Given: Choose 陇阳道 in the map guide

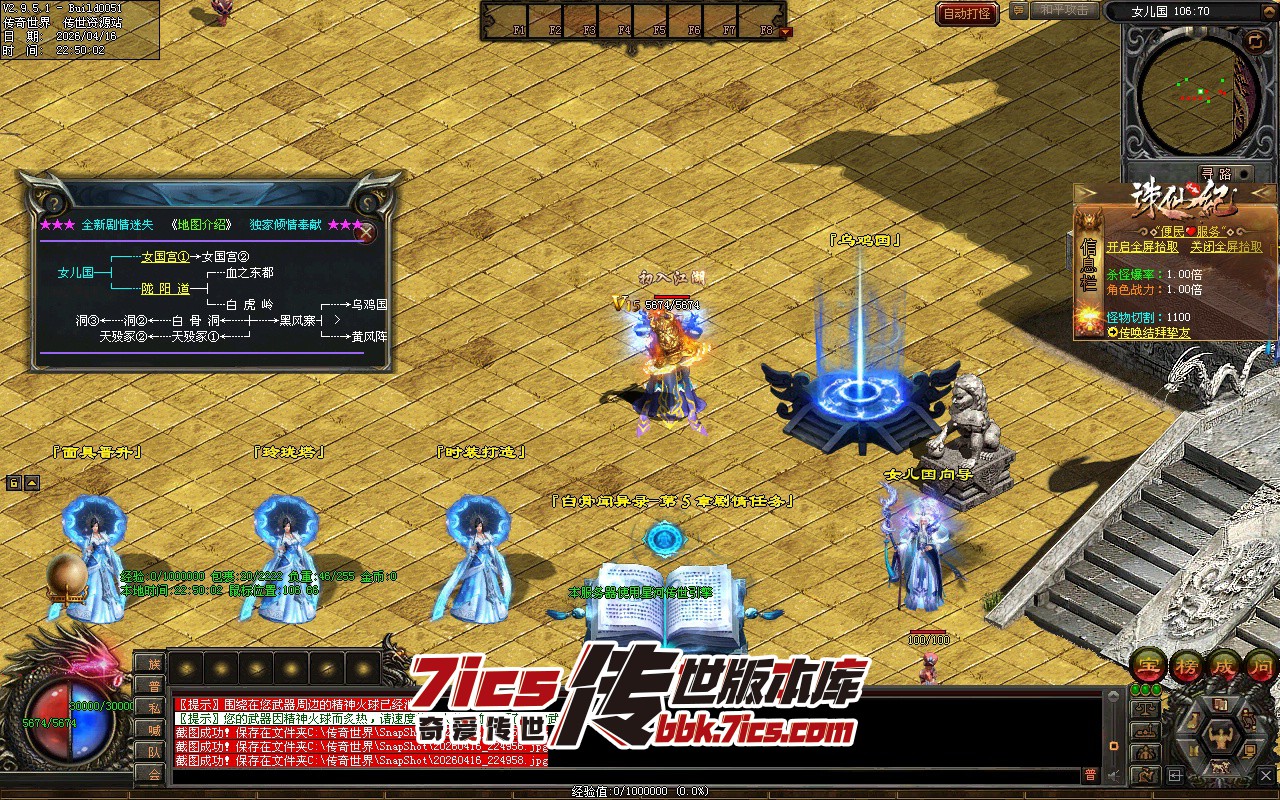Looking at the screenshot, I should pos(165,289).
